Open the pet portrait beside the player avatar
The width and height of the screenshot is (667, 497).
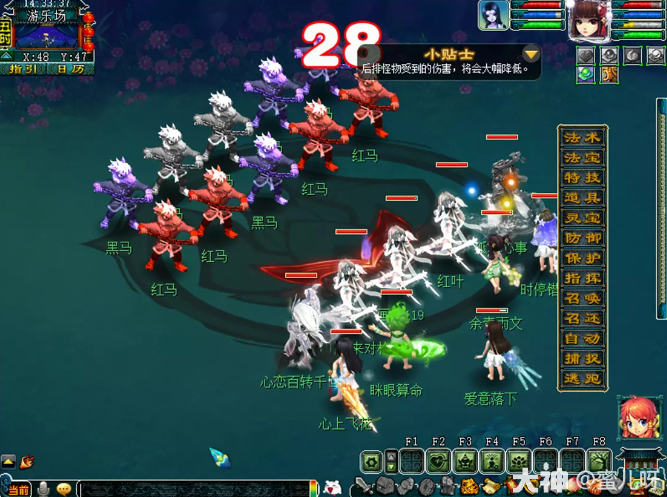point(492,17)
